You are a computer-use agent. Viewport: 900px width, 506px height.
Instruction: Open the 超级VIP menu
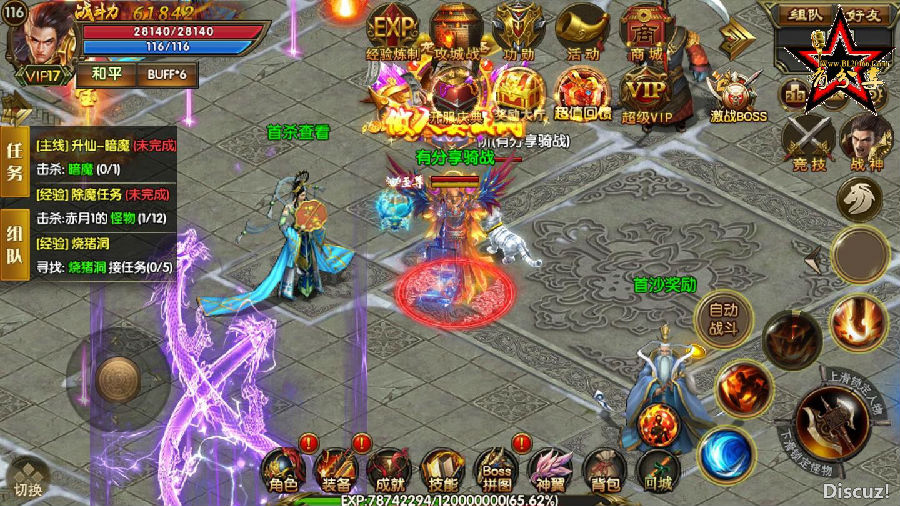point(645,94)
